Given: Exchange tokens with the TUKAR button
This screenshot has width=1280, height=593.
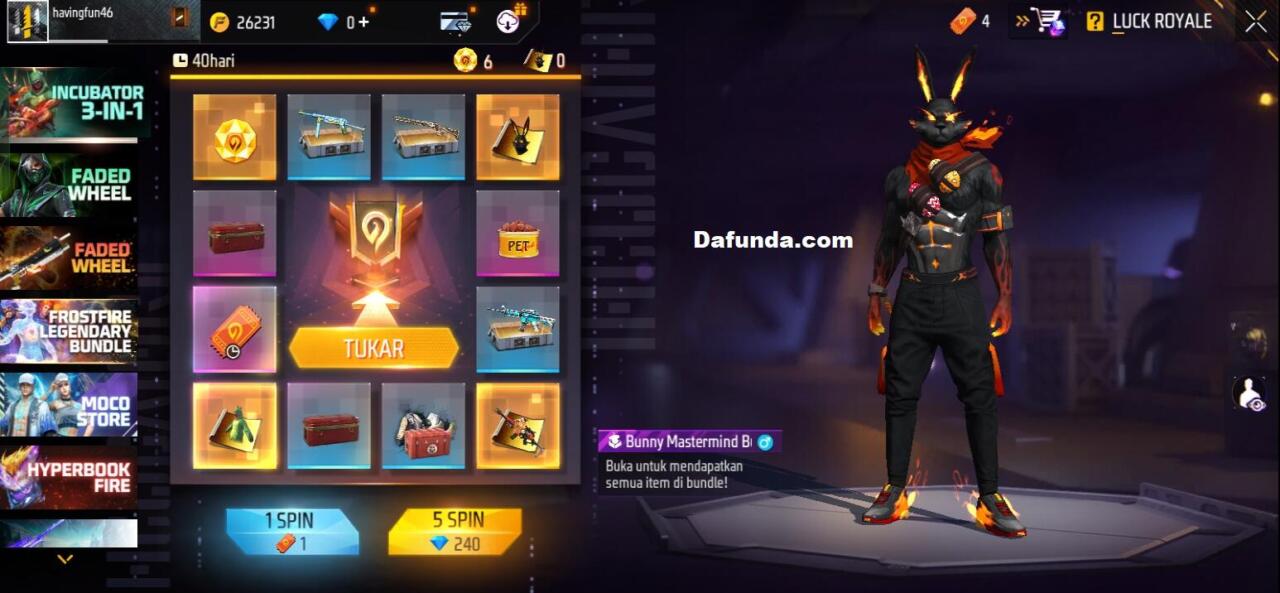Looking at the screenshot, I should pos(374,348).
